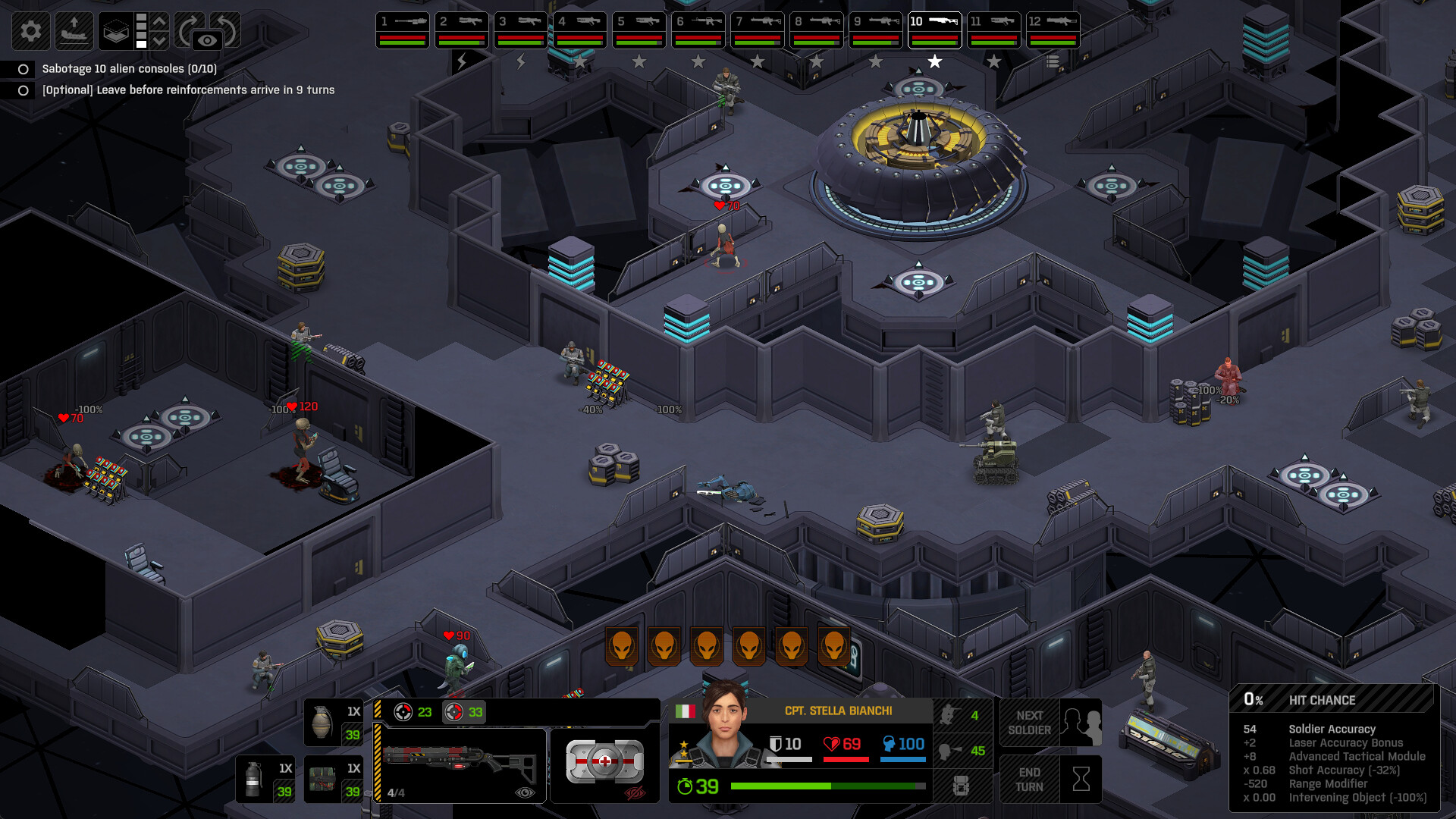Click the level-down chevron arrow

tap(158, 40)
